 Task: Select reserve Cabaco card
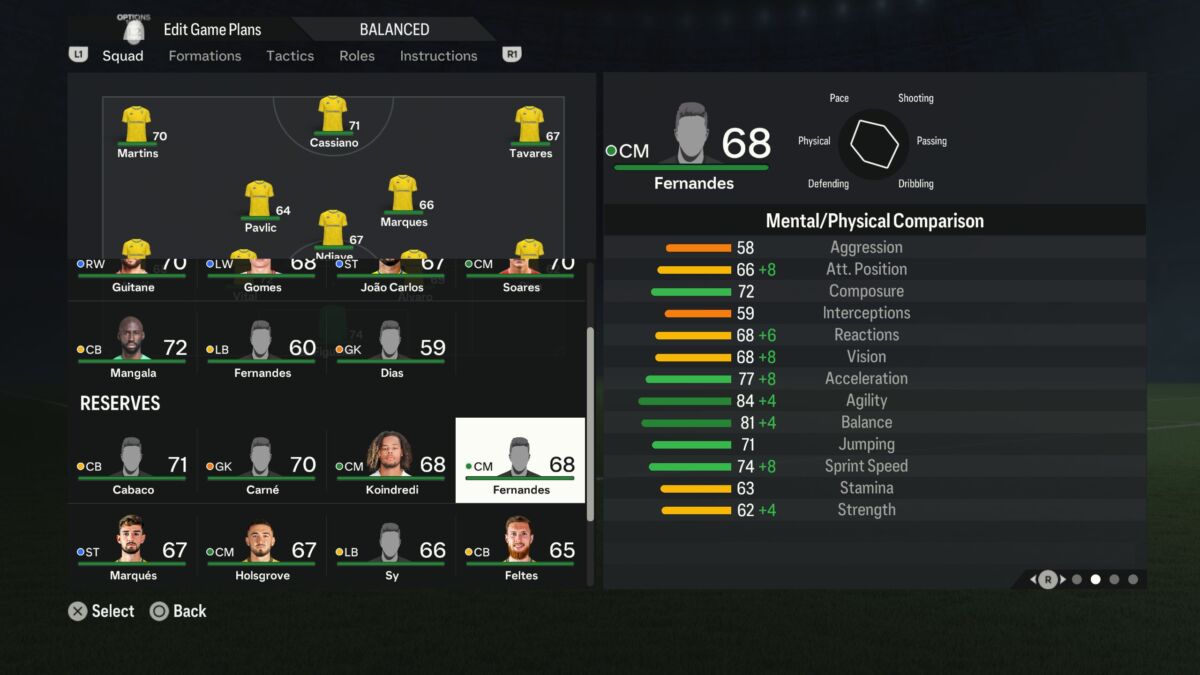132,465
